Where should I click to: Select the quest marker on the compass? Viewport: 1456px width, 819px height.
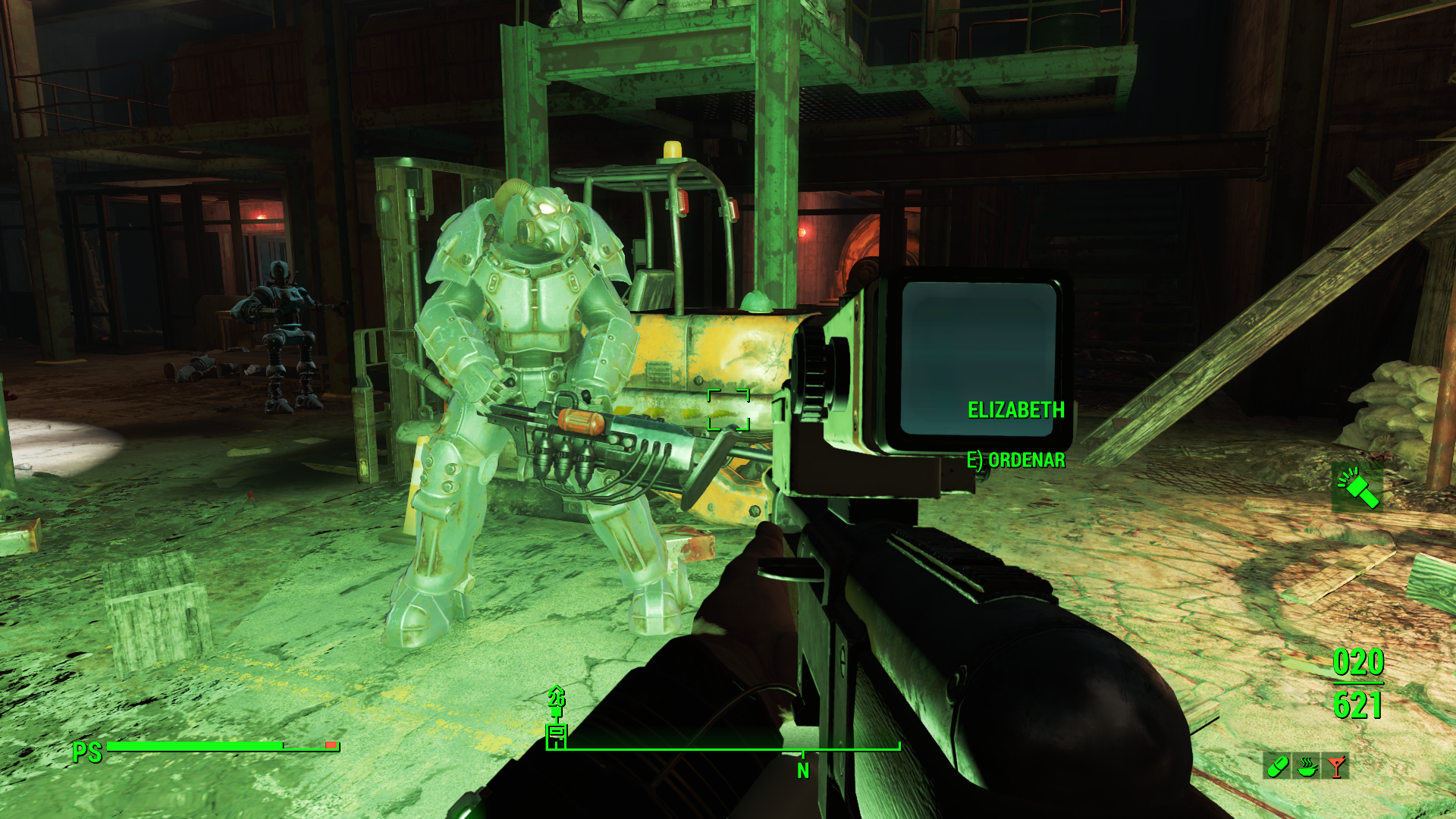pyautogui.click(x=557, y=733)
